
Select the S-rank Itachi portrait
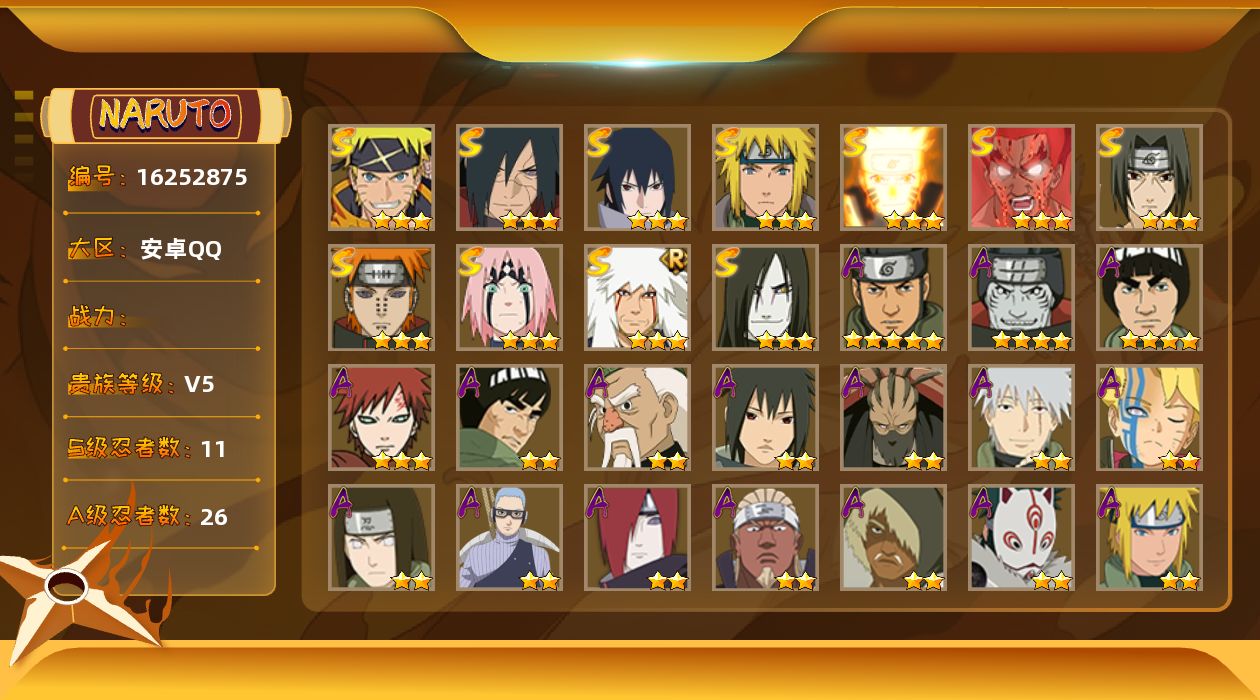(x=1149, y=177)
